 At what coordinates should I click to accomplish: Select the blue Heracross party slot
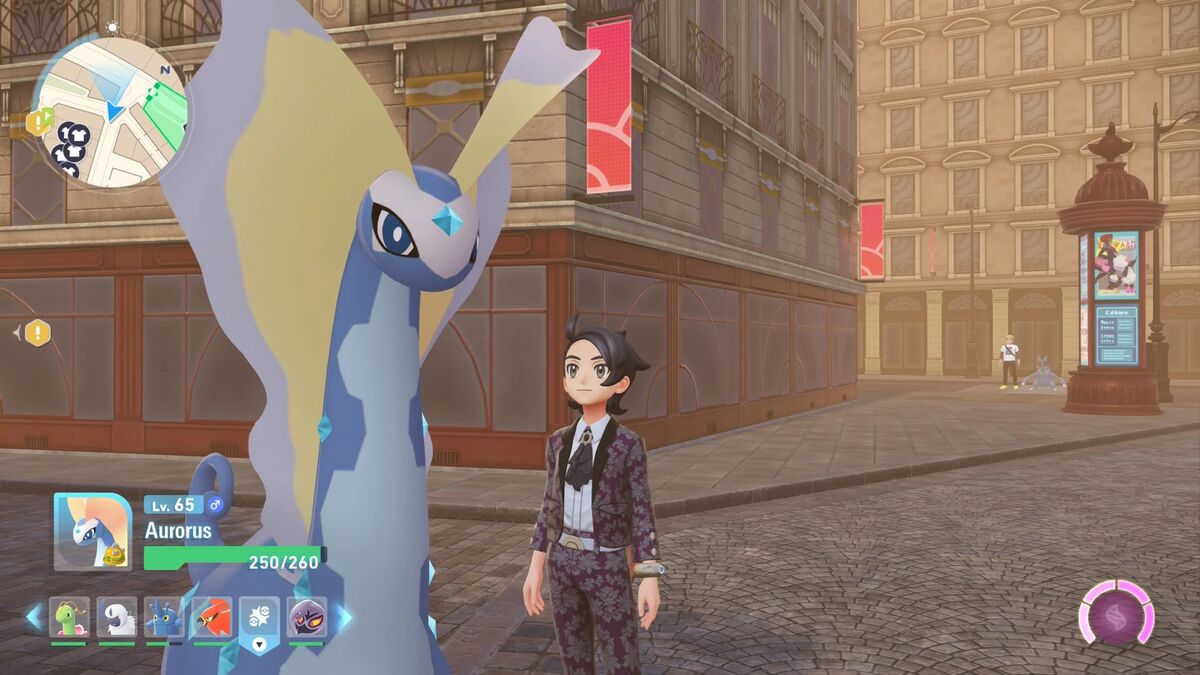click(x=164, y=617)
